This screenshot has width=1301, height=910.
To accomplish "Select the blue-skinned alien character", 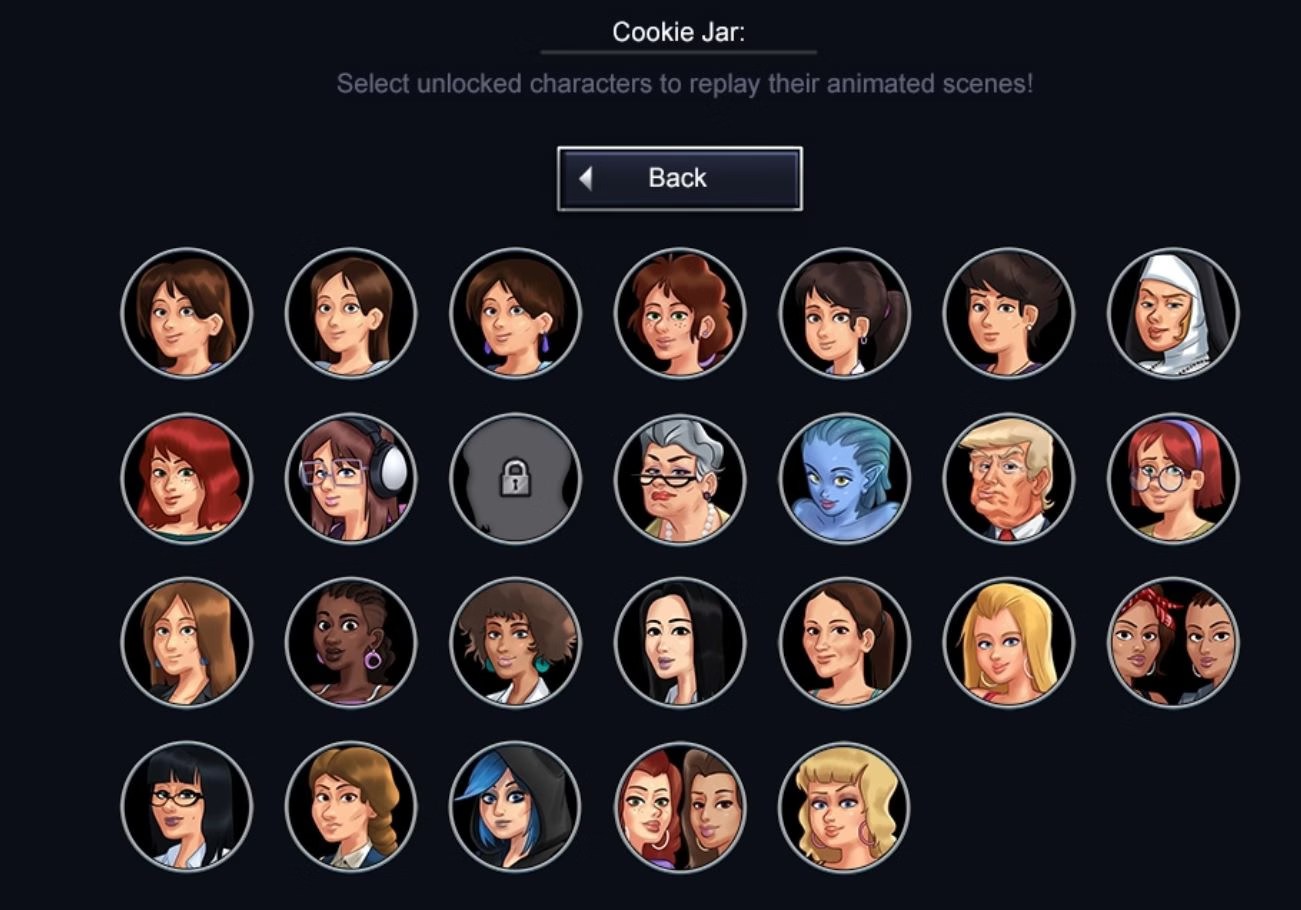I will [844, 479].
